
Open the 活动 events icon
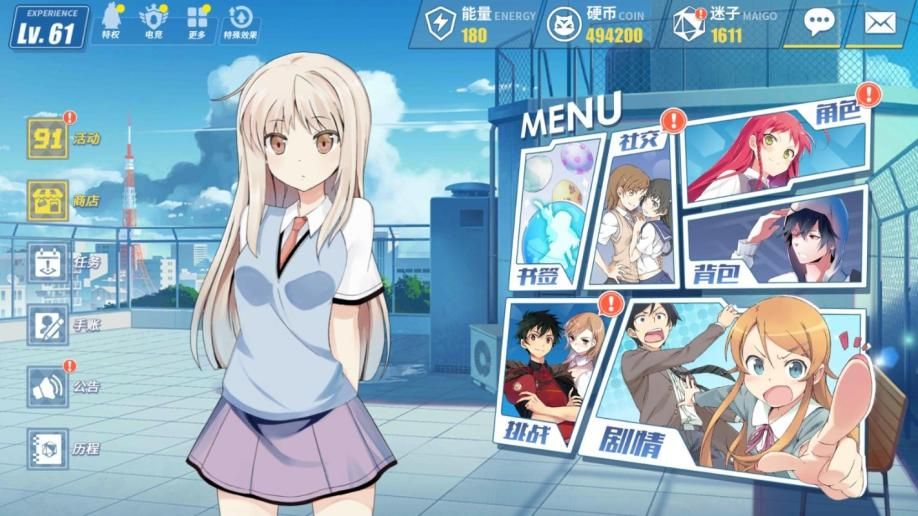click(x=47, y=138)
